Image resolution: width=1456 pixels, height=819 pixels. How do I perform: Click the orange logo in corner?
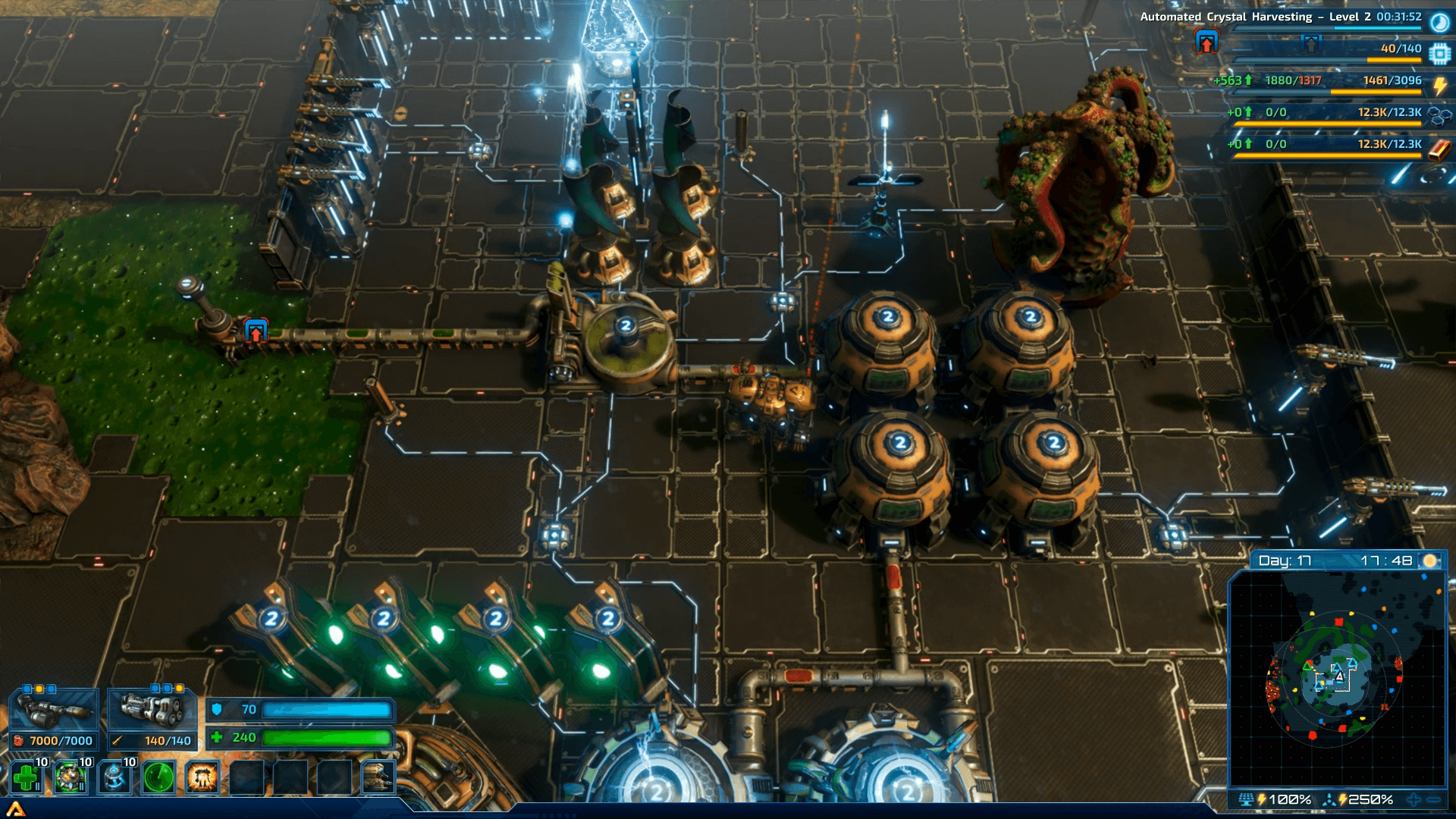pyautogui.click(x=15, y=810)
